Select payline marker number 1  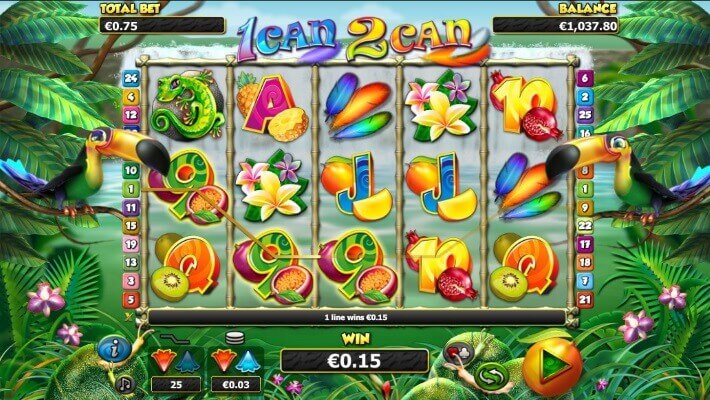[x=129, y=189]
